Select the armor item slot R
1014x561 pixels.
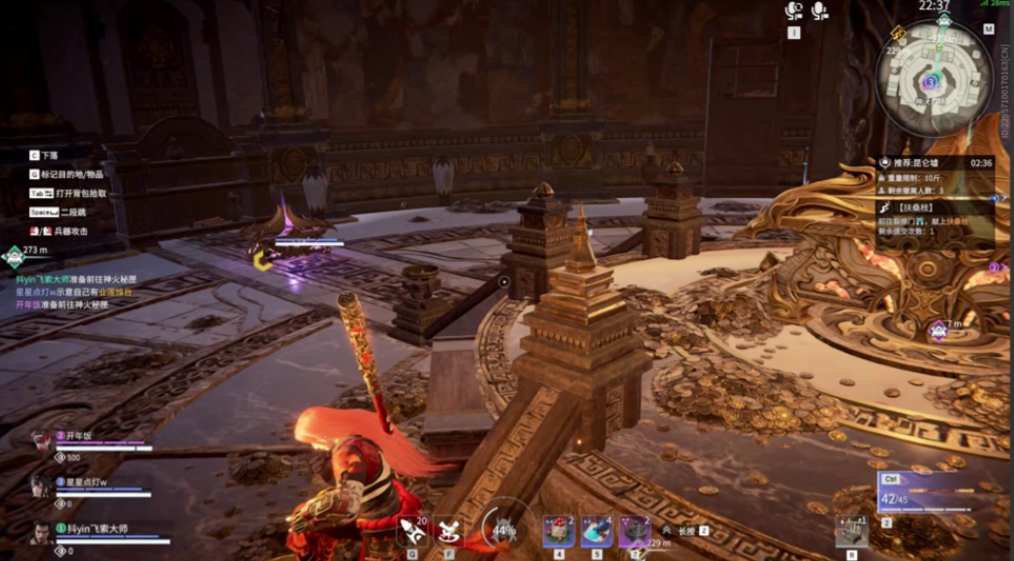pos(851,531)
